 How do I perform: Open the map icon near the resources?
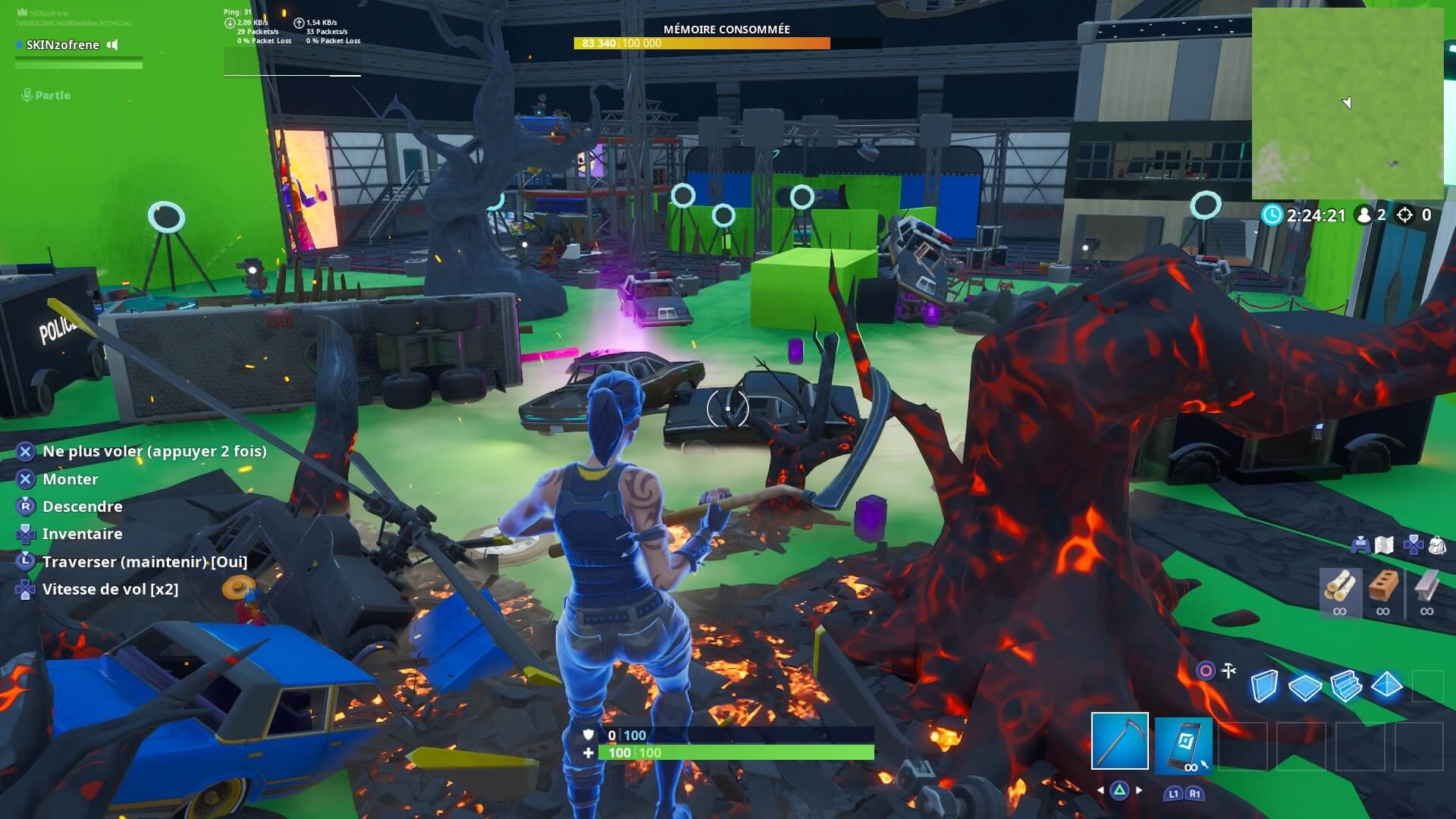point(1383,544)
